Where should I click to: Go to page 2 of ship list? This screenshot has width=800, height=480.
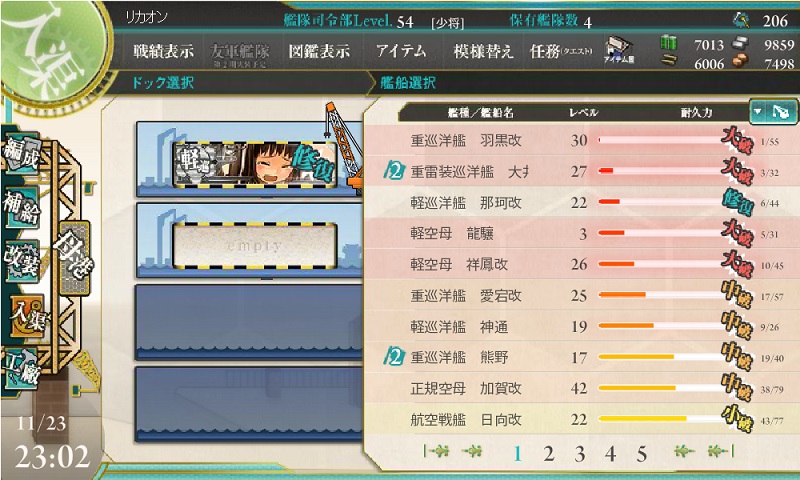coord(548,454)
